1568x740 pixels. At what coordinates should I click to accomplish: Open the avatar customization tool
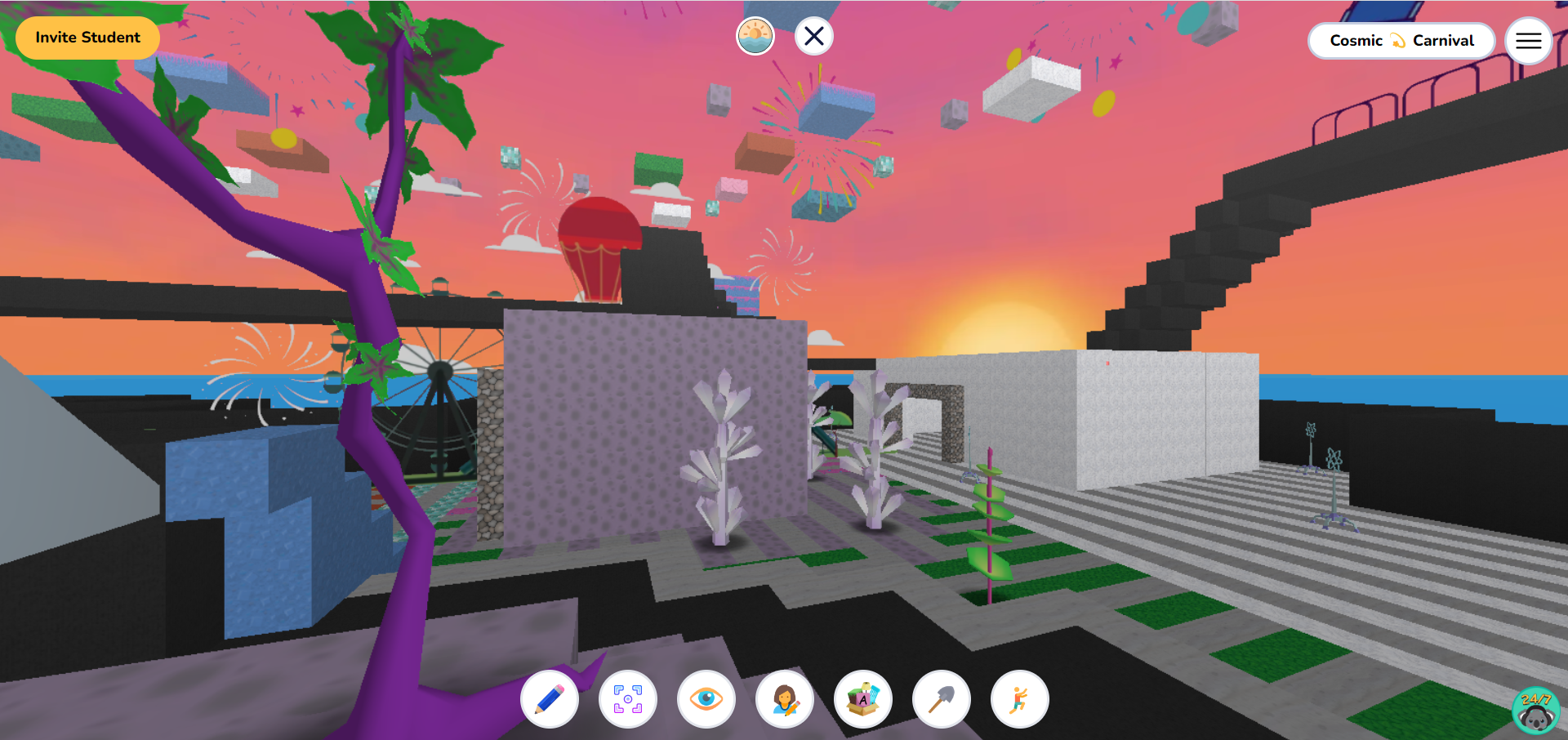(785, 699)
